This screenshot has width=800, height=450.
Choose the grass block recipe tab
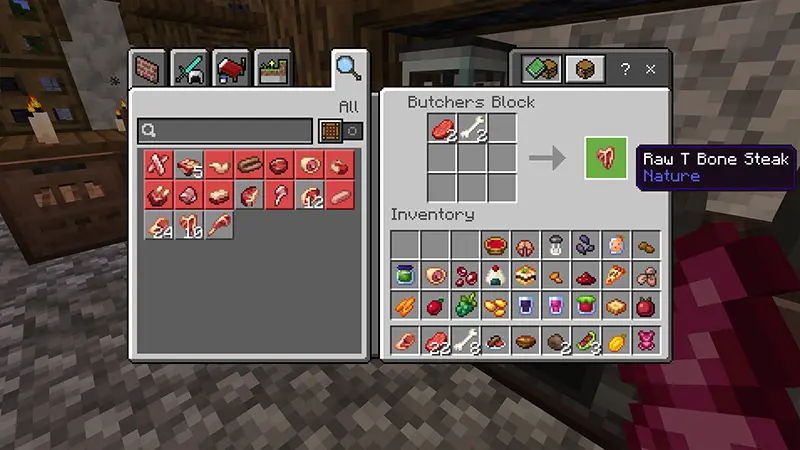pyautogui.click(x=272, y=68)
